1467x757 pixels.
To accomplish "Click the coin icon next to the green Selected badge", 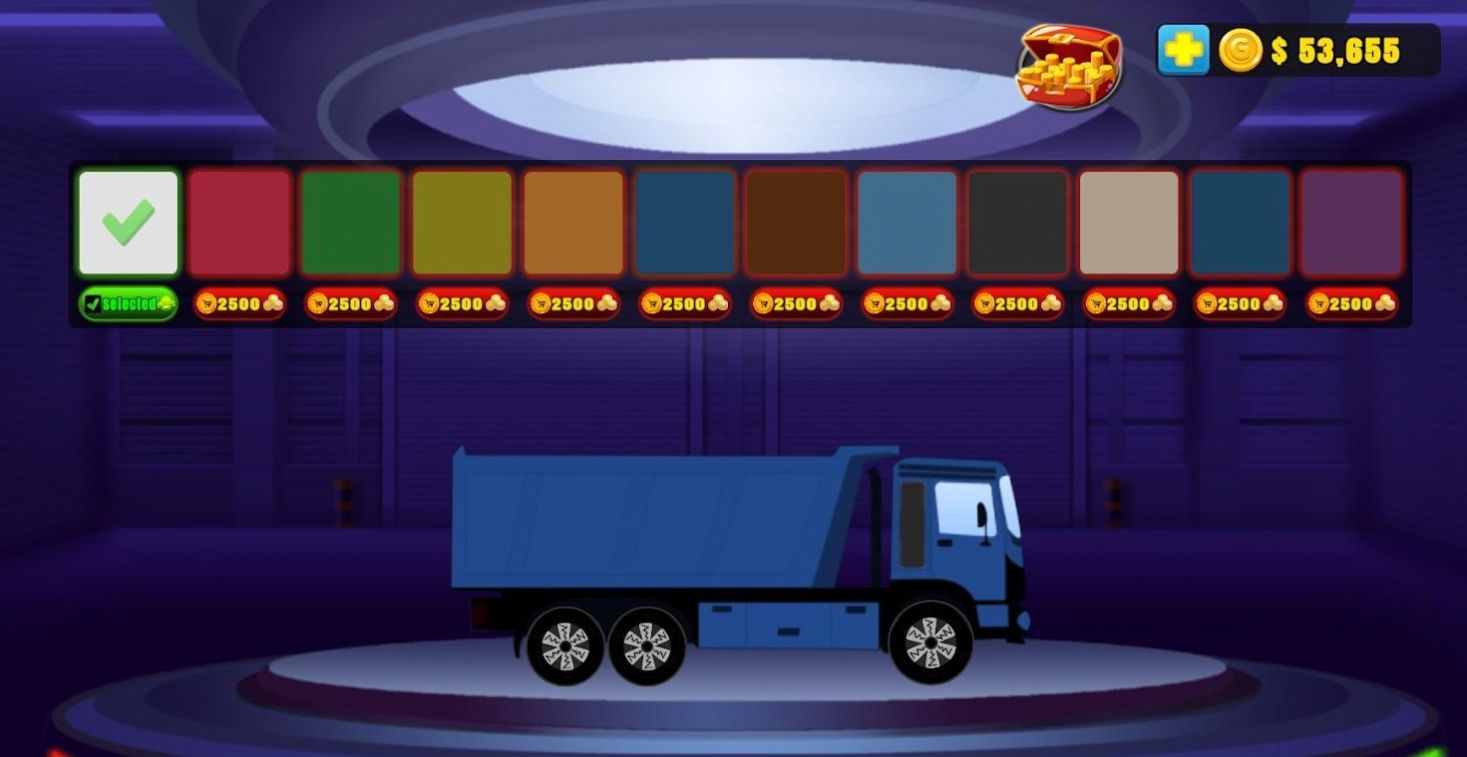I will (x=163, y=303).
